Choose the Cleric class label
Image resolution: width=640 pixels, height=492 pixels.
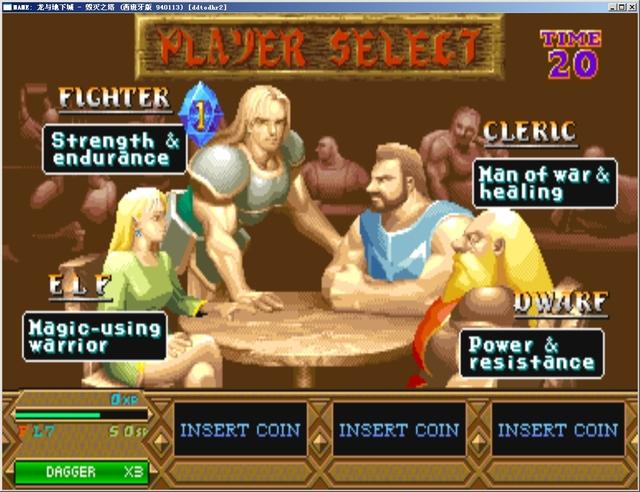coord(529,131)
